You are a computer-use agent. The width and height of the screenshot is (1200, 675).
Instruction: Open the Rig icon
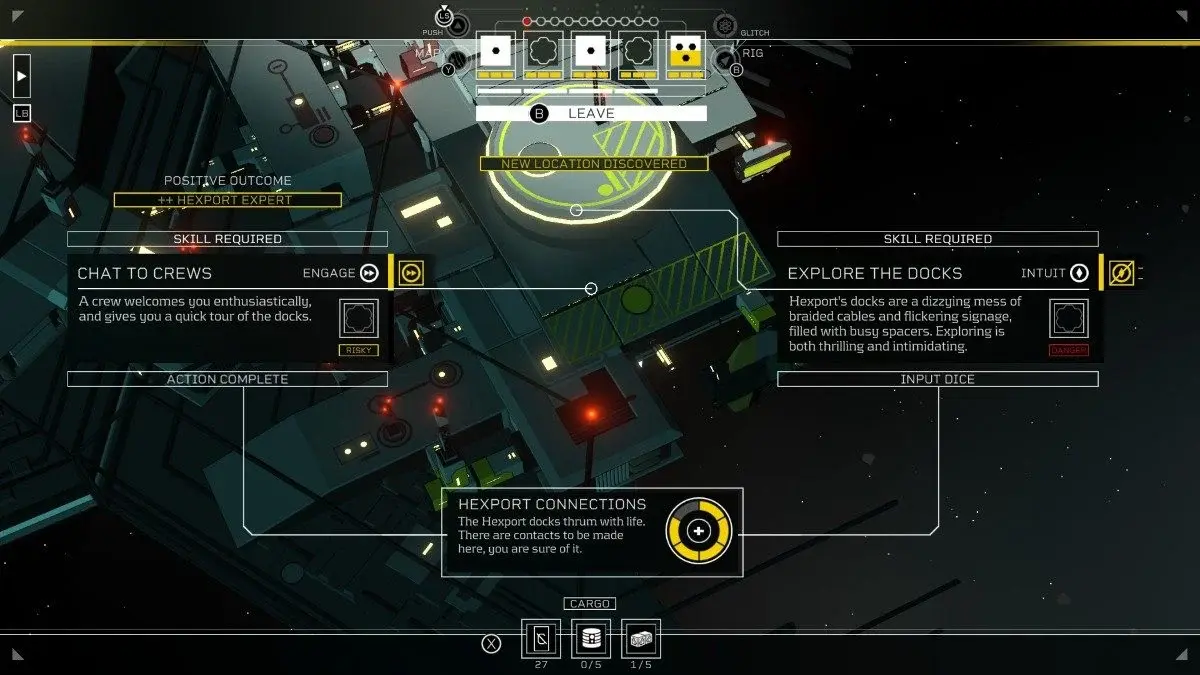727,60
